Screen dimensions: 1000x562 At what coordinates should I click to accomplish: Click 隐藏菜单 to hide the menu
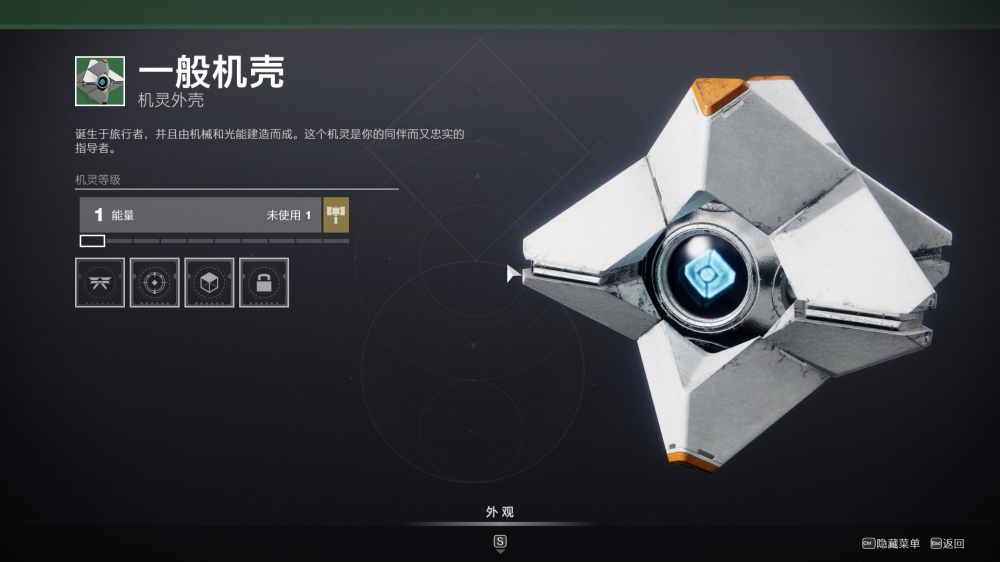891,543
